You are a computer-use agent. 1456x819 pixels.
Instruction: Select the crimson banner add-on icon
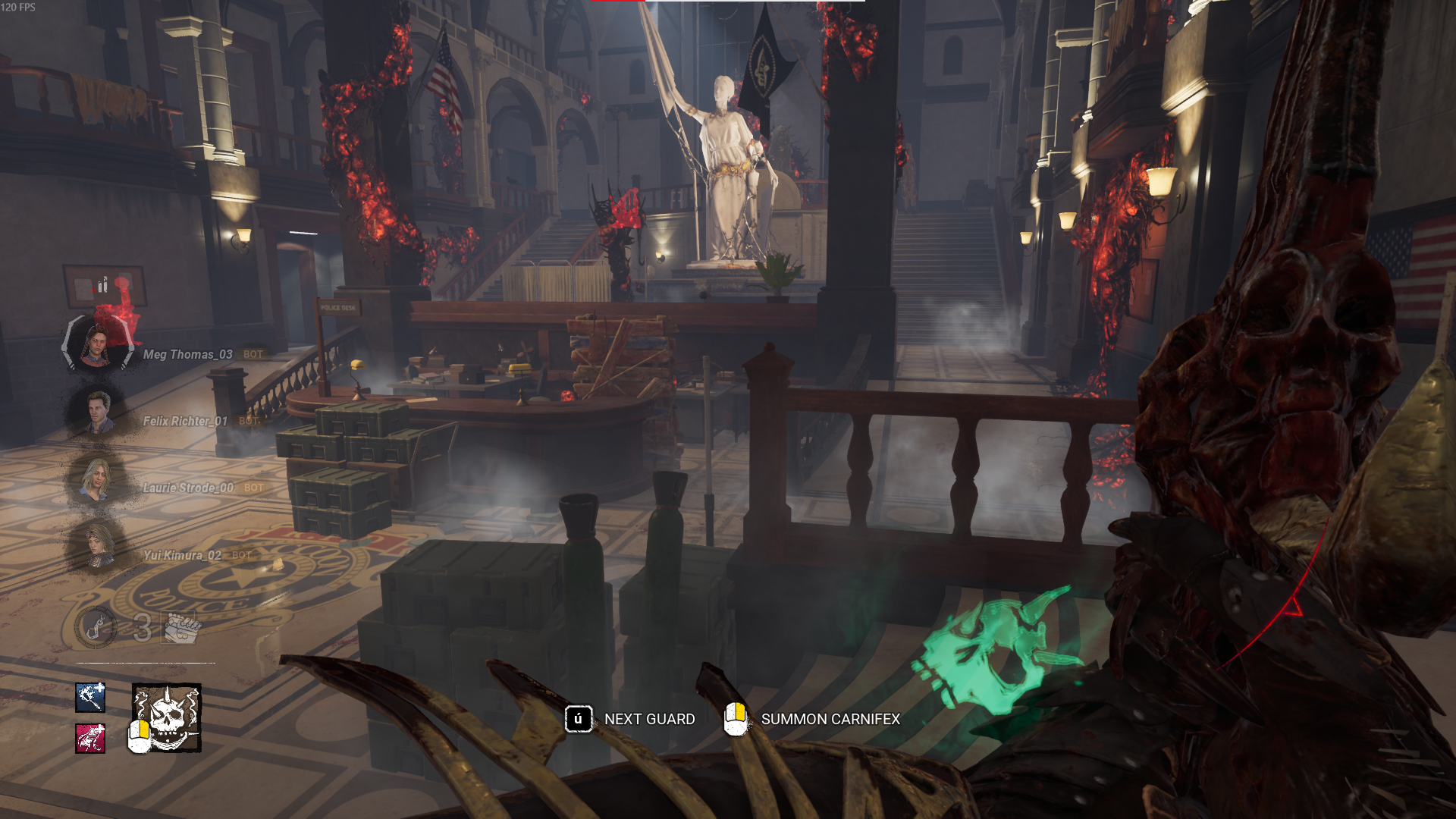point(90,738)
